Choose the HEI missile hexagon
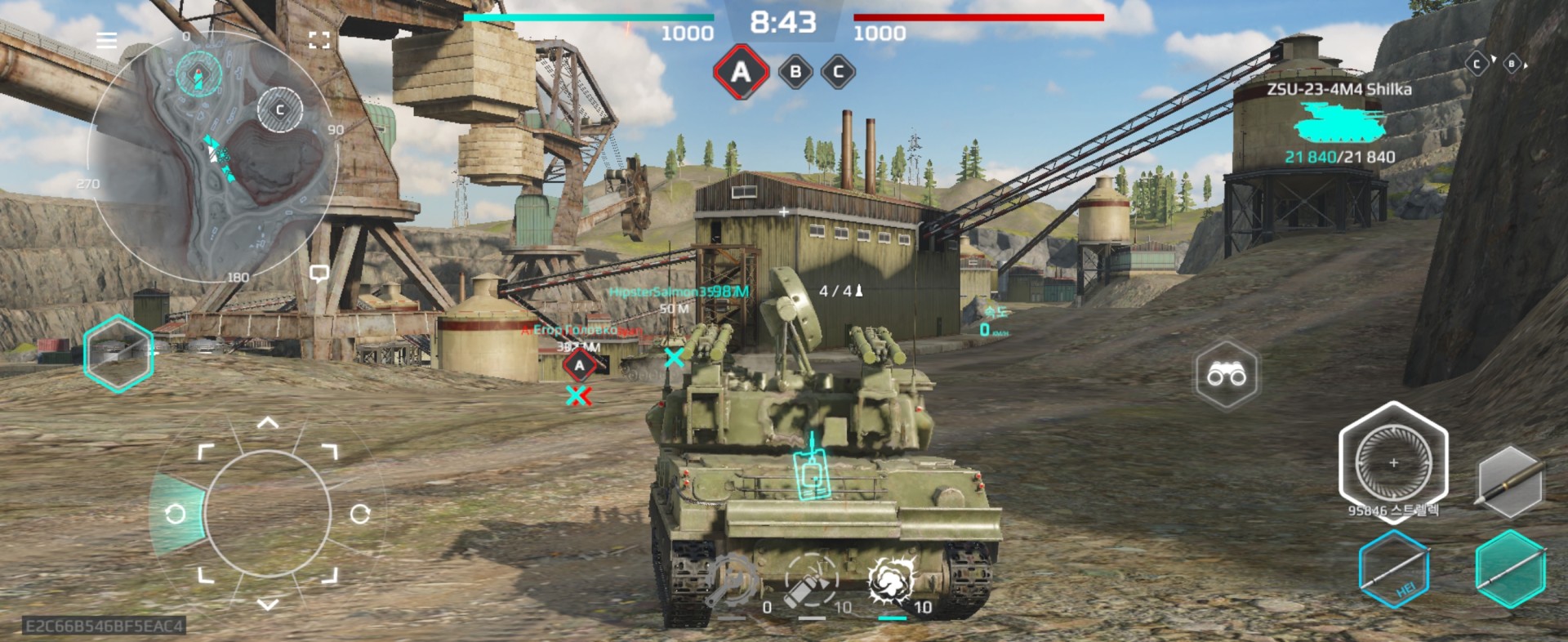Viewport: 1568px width, 642px height. click(x=1393, y=571)
